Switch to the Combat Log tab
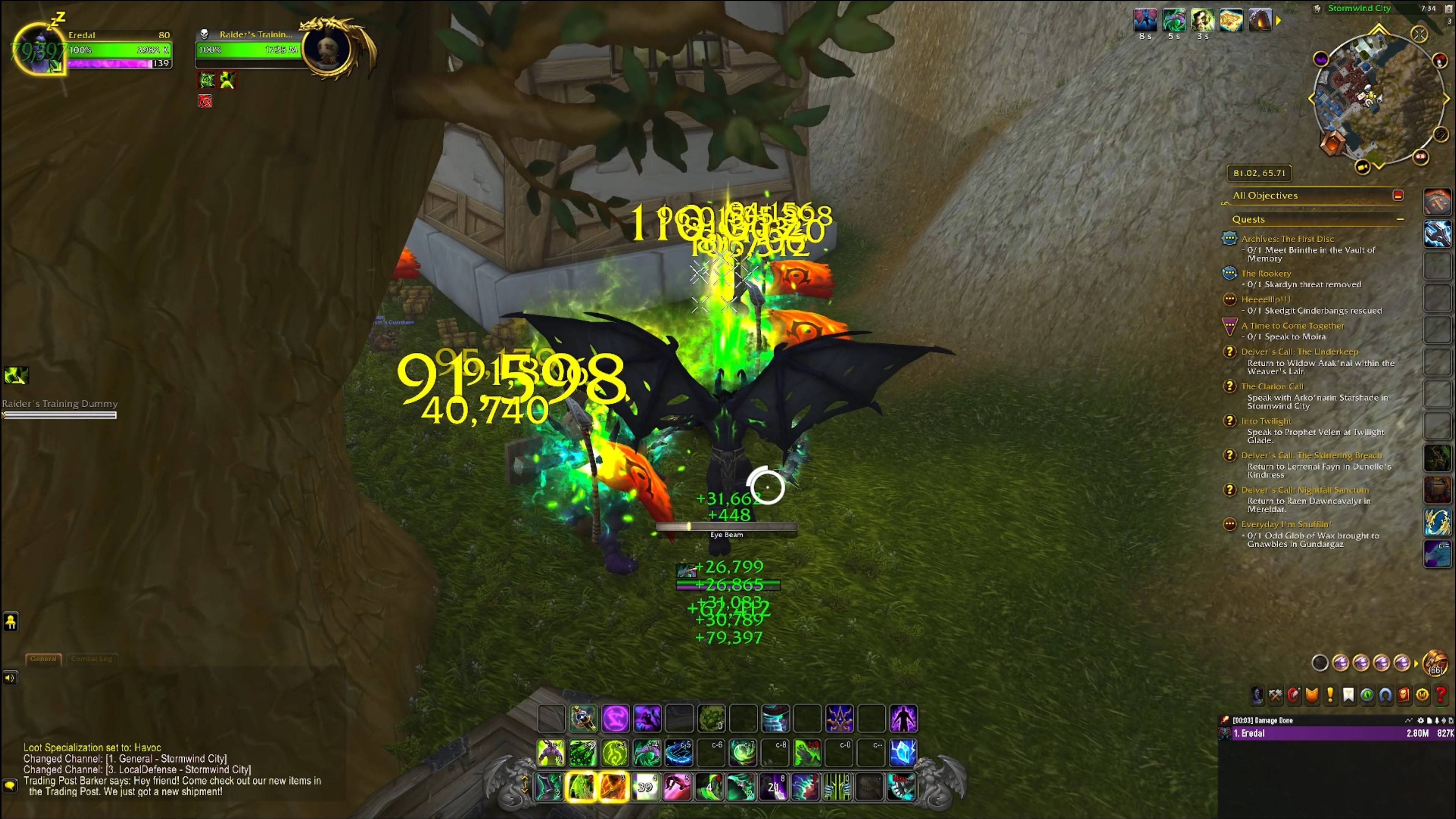 pyautogui.click(x=91, y=659)
